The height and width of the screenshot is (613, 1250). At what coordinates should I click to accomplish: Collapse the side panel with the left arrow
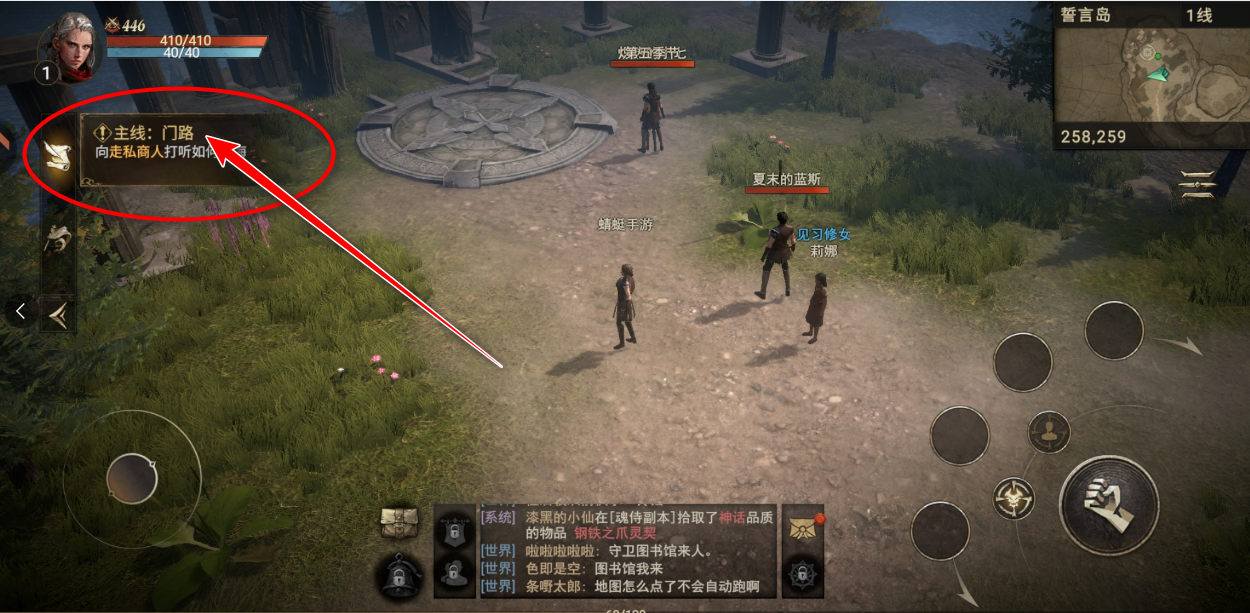[20, 311]
